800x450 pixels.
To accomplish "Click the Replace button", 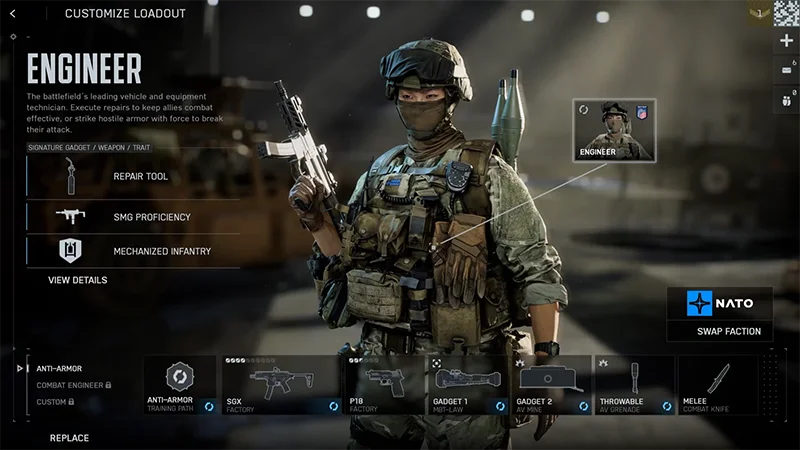I will [69, 438].
